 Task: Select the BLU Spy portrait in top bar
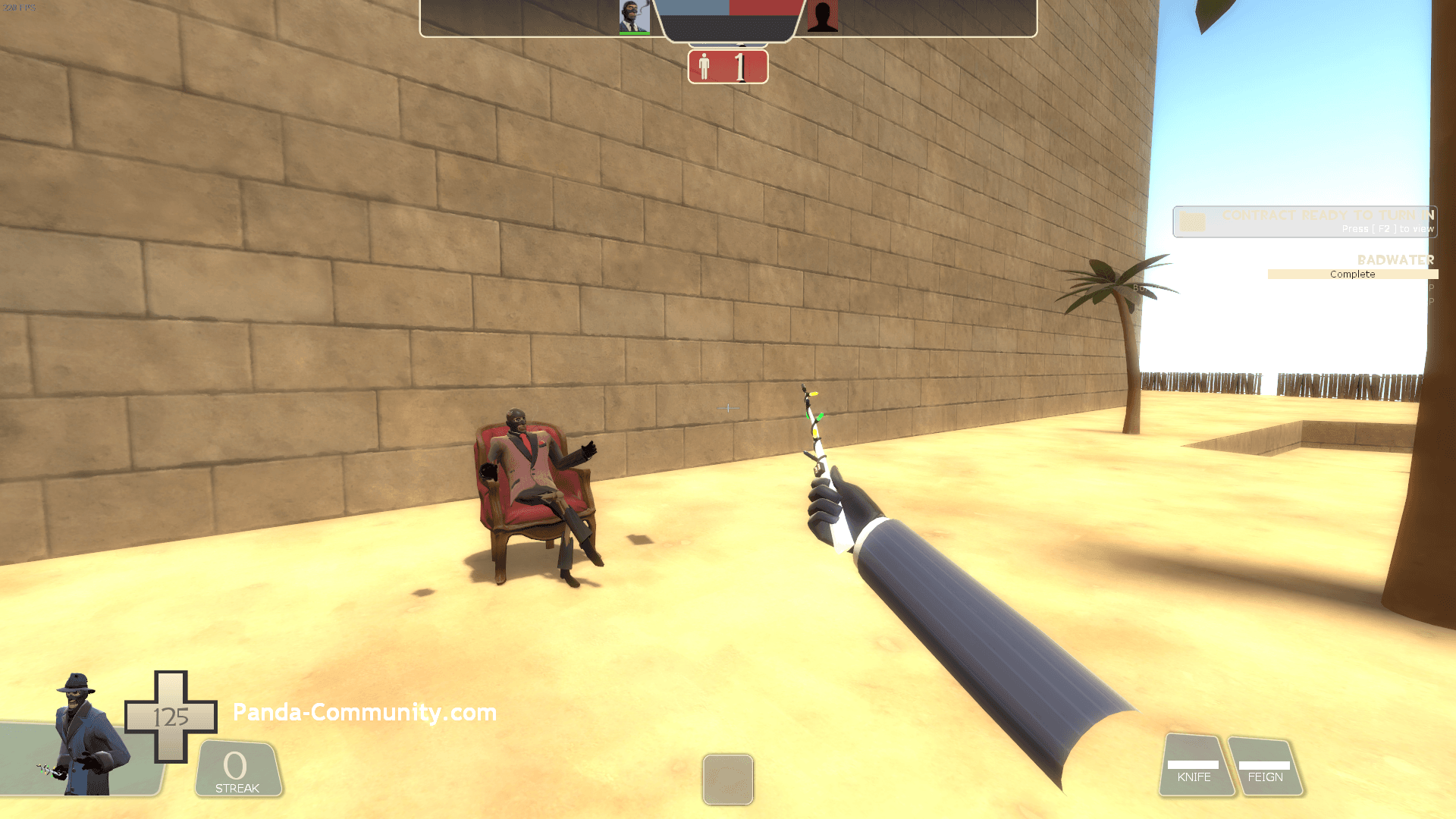point(634,17)
